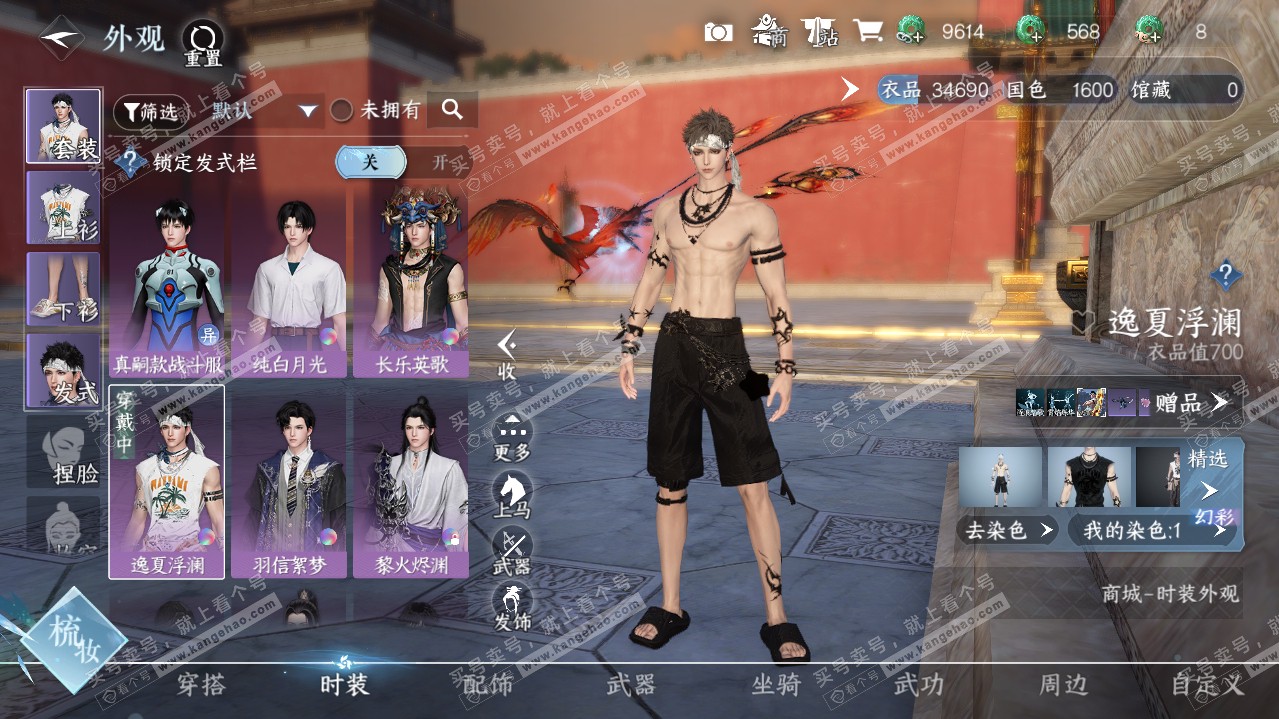1279x719 pixels.
Task: Select the 真嗣款战斗服 outfit
Action: (167, 285)
